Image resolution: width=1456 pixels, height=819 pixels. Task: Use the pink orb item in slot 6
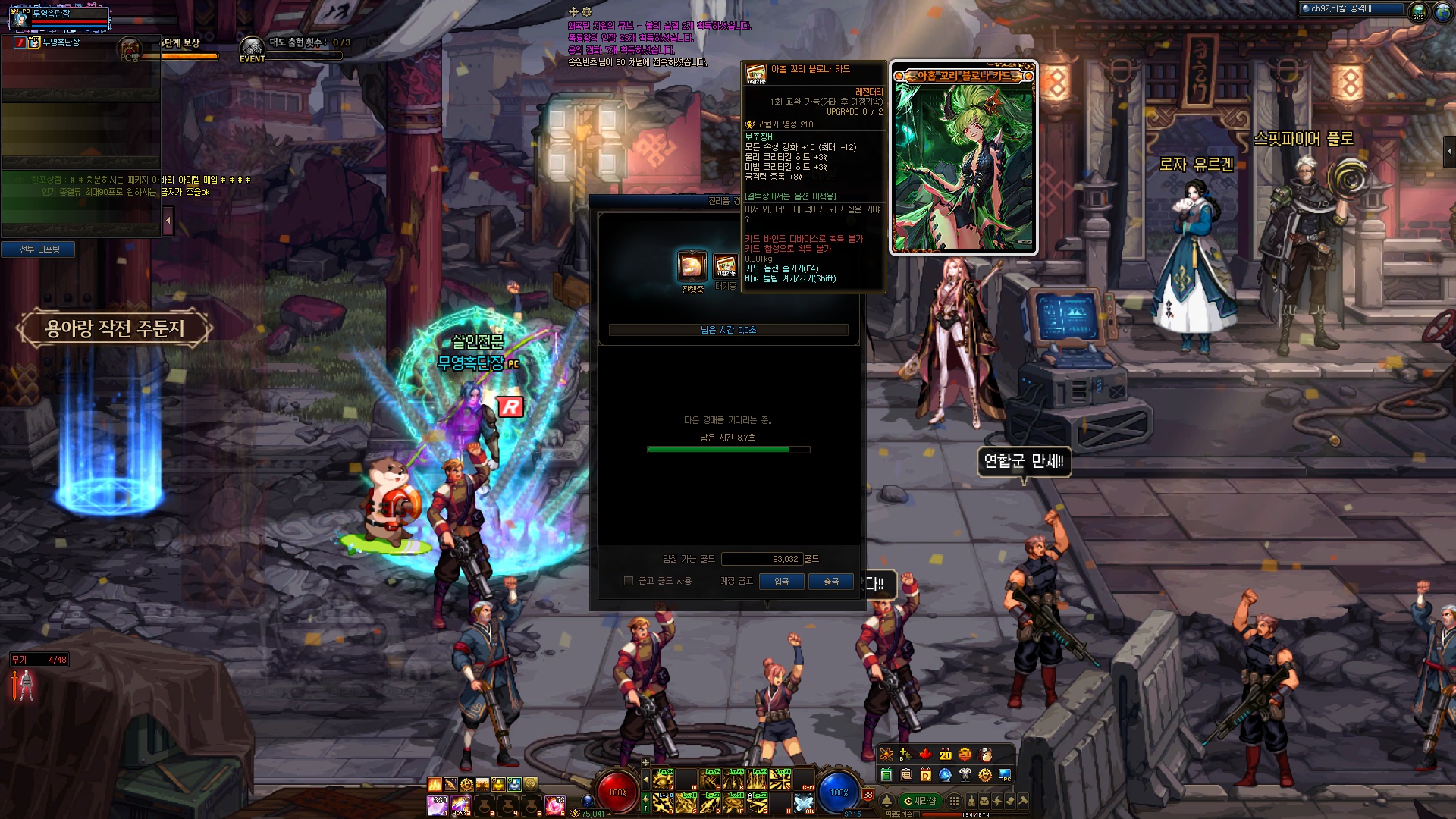coord(554,804)
